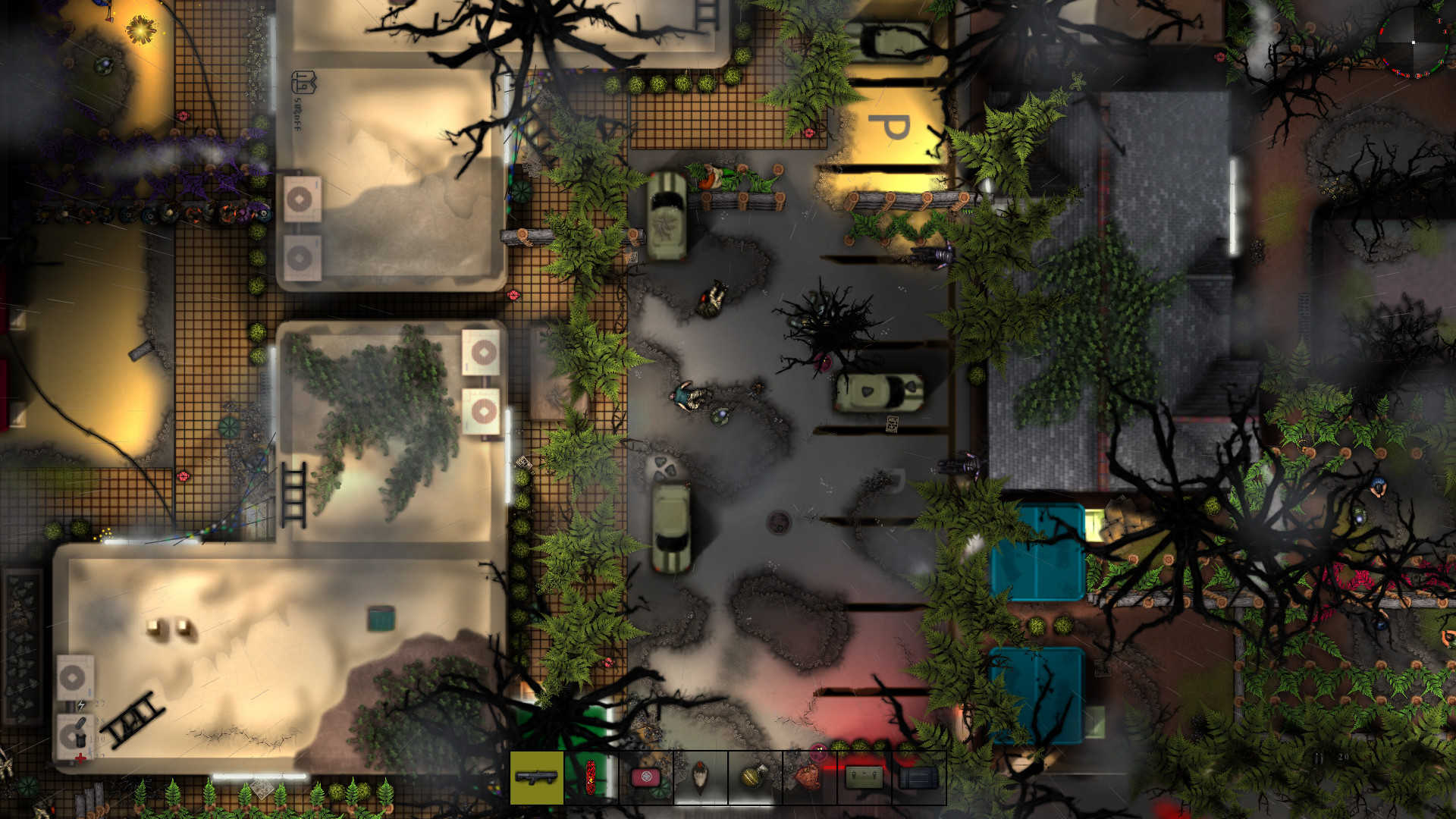Click the lightning energy stat icon
Viewport: 1456px width, 819px height.
pyautogui.click(x=81, y=704)
